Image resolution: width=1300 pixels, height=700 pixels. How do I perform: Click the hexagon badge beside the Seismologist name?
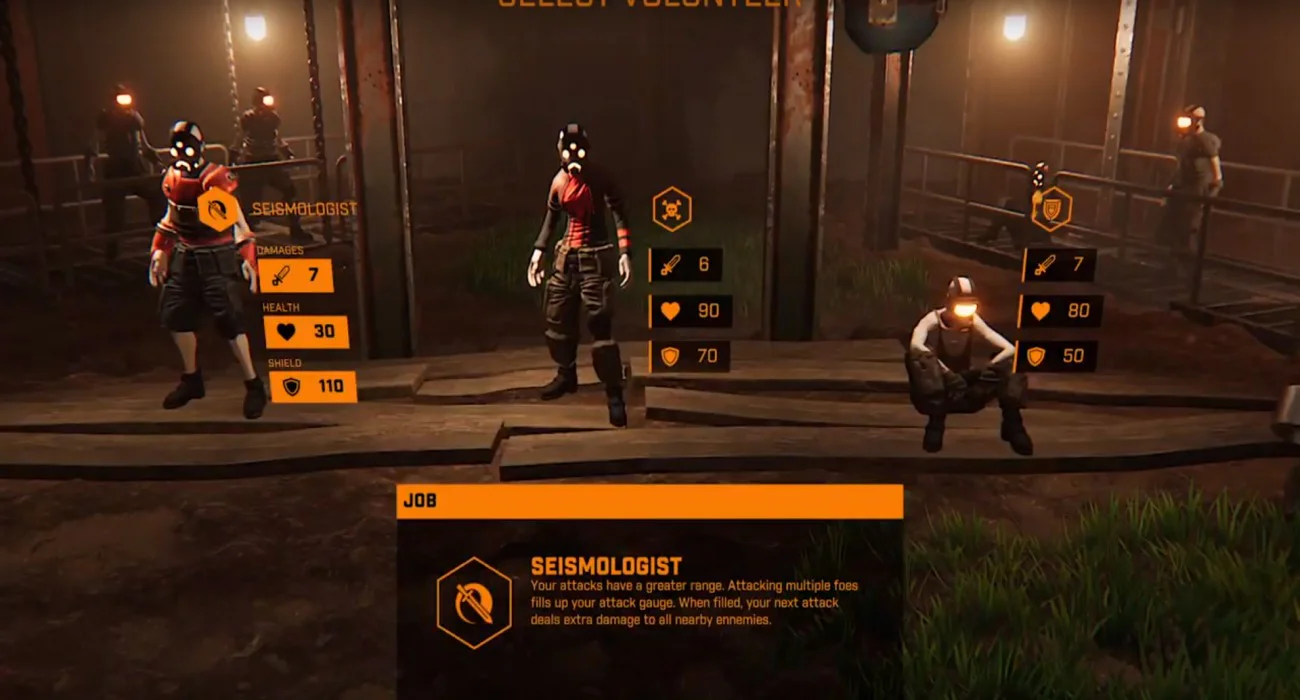coord(218,209)
